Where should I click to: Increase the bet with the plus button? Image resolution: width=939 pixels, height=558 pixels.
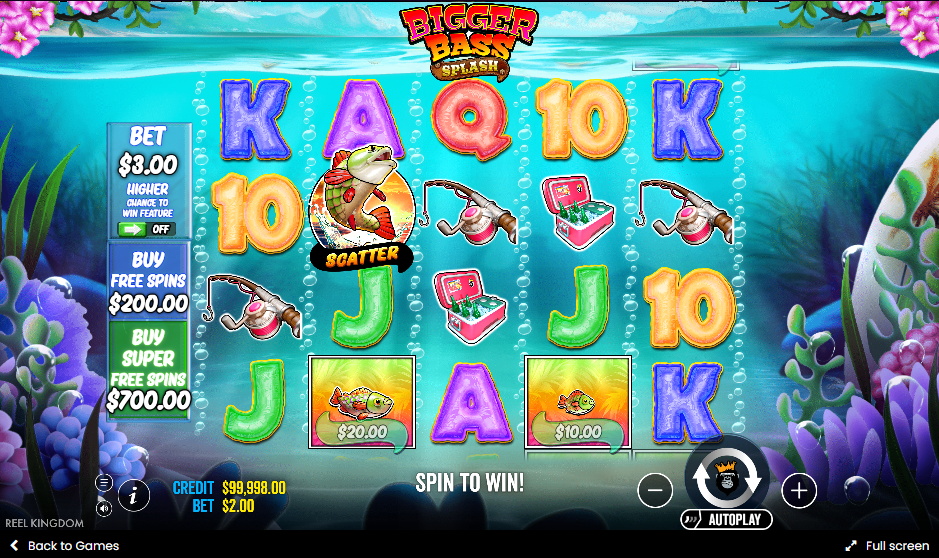tap(799, 490)
